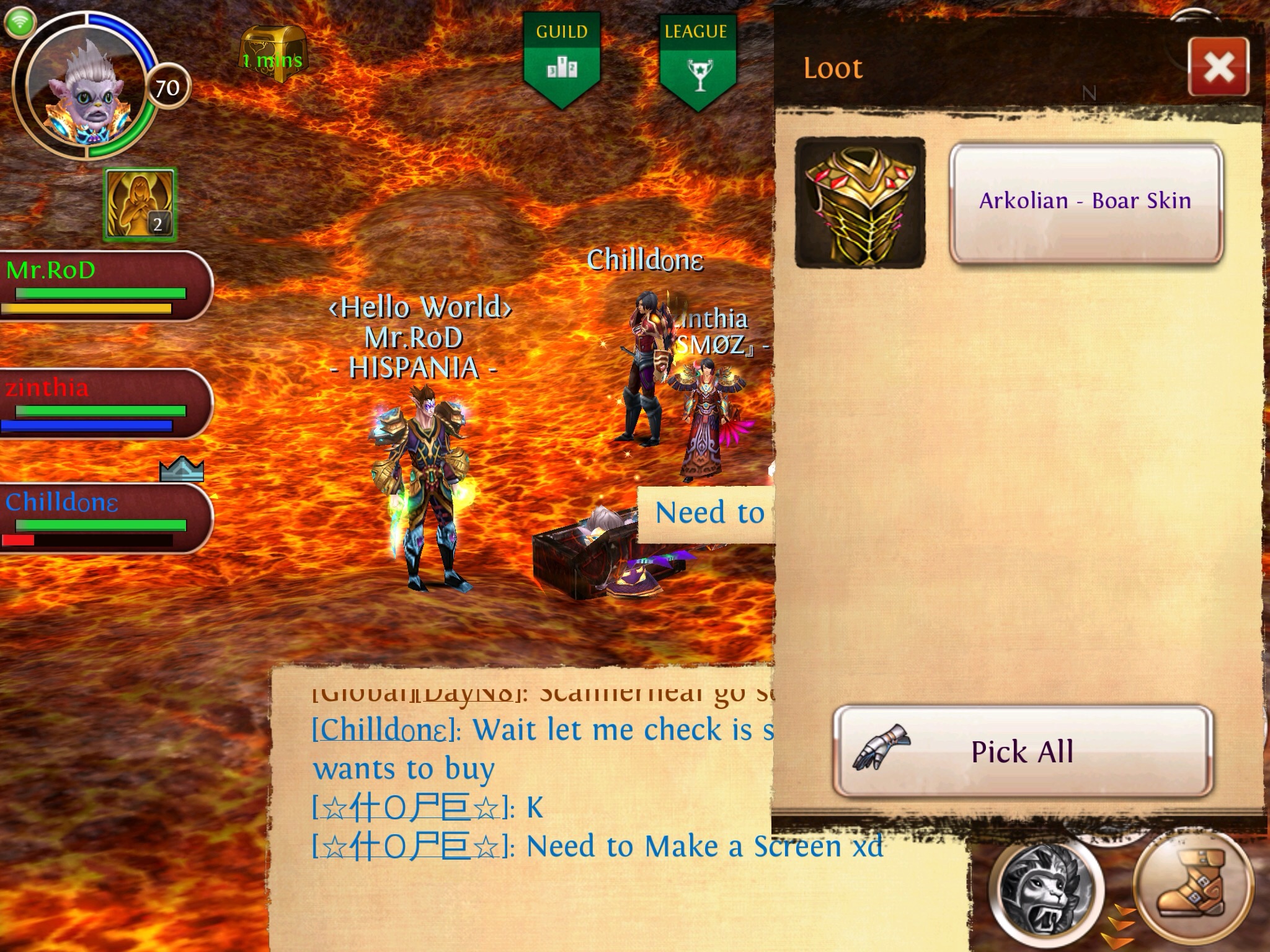
Task: Select the golden chest armor loot icon
Action: click(860, 203)
